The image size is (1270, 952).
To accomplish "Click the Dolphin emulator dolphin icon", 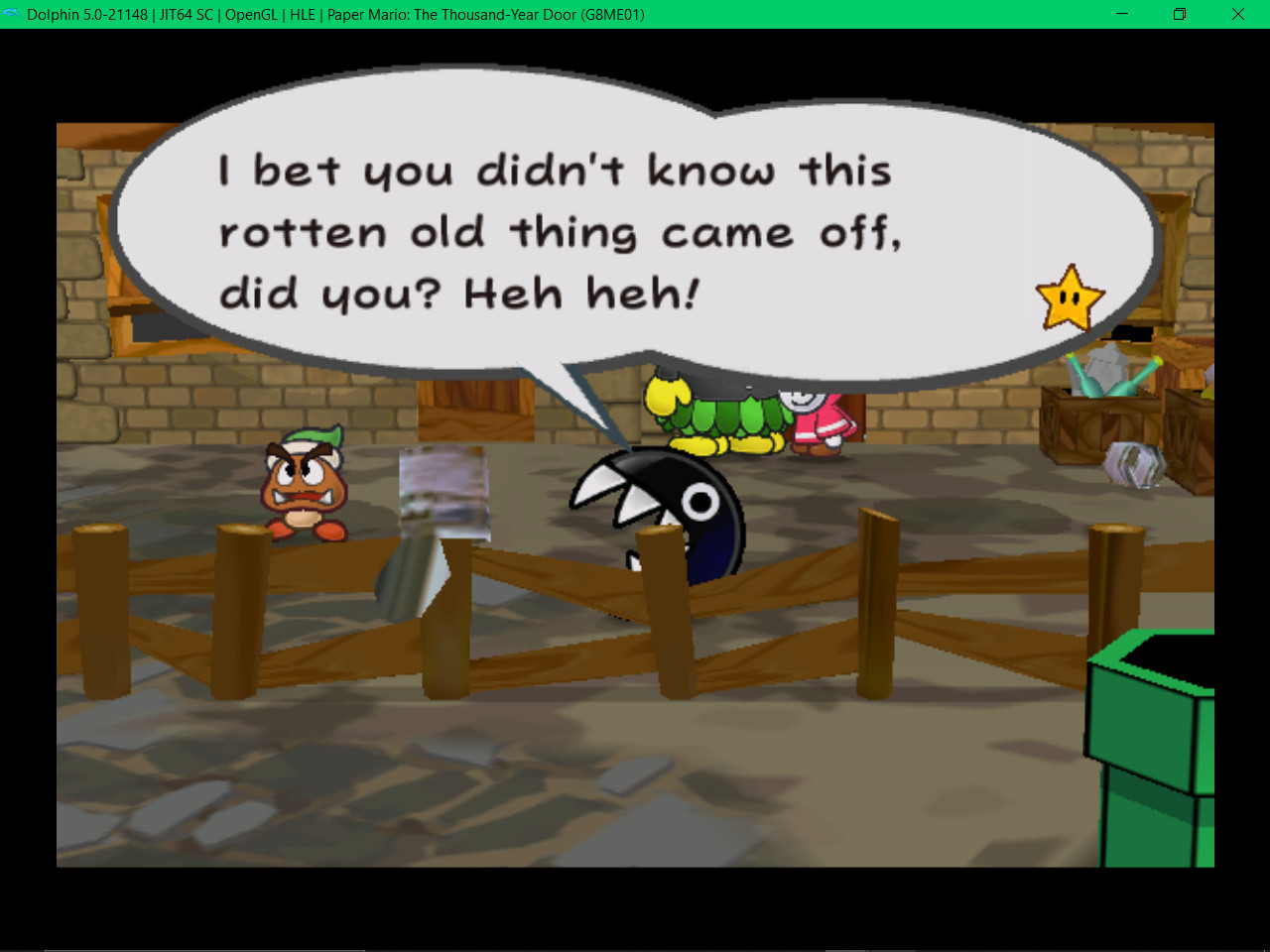I will tap(14, 14).
